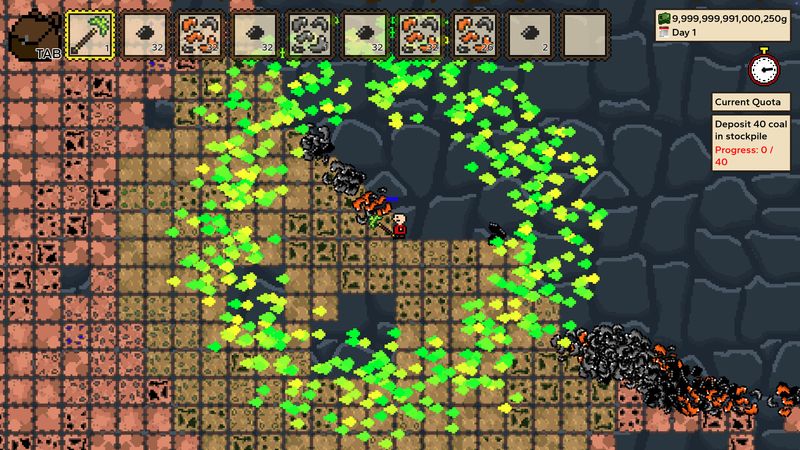Select the gray stone ore hotbar slot
The width and height of the screenshot is (800, 450).
(310, 34)
